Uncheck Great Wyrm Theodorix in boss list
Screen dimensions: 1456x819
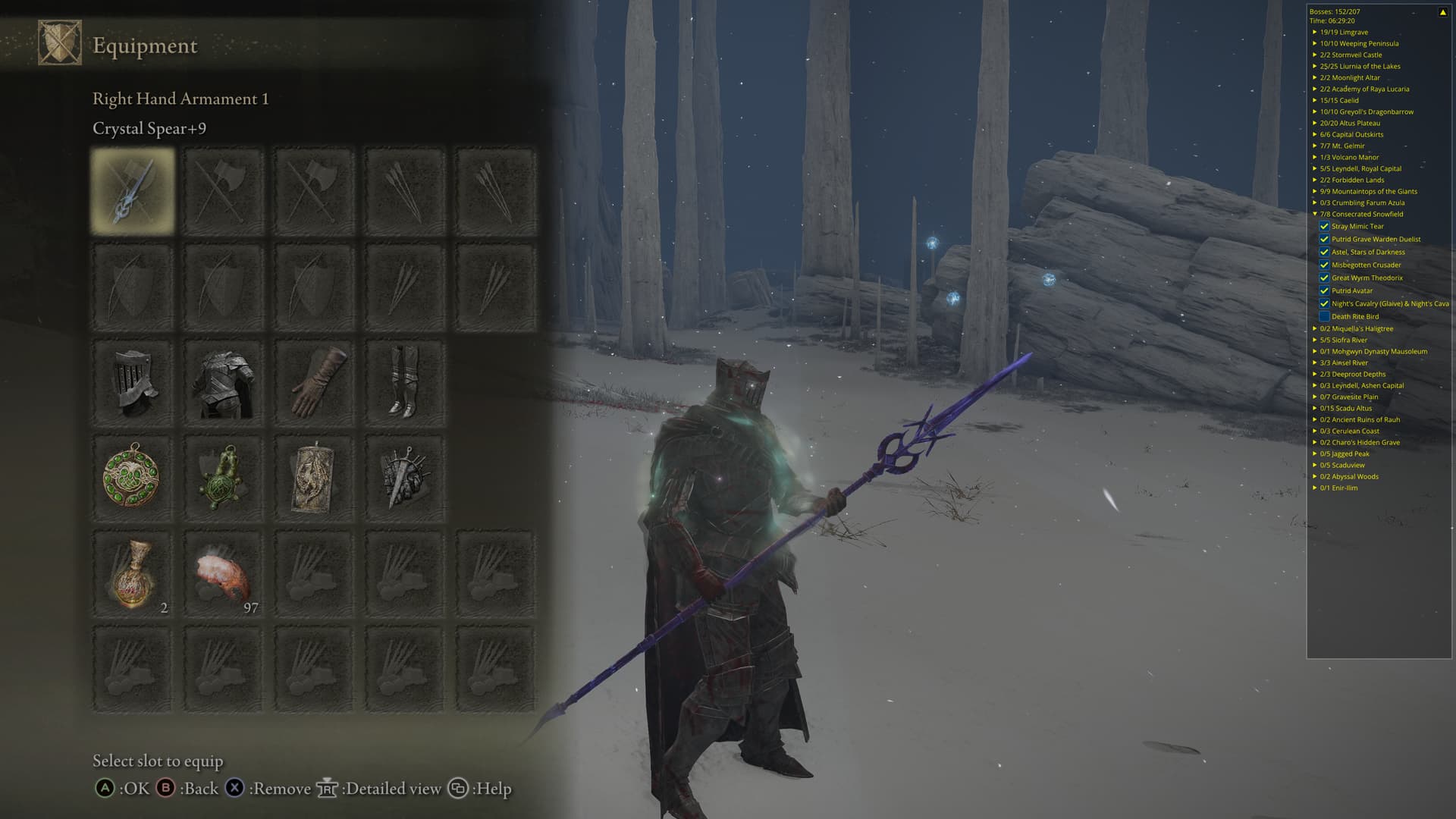point(1324,278)
